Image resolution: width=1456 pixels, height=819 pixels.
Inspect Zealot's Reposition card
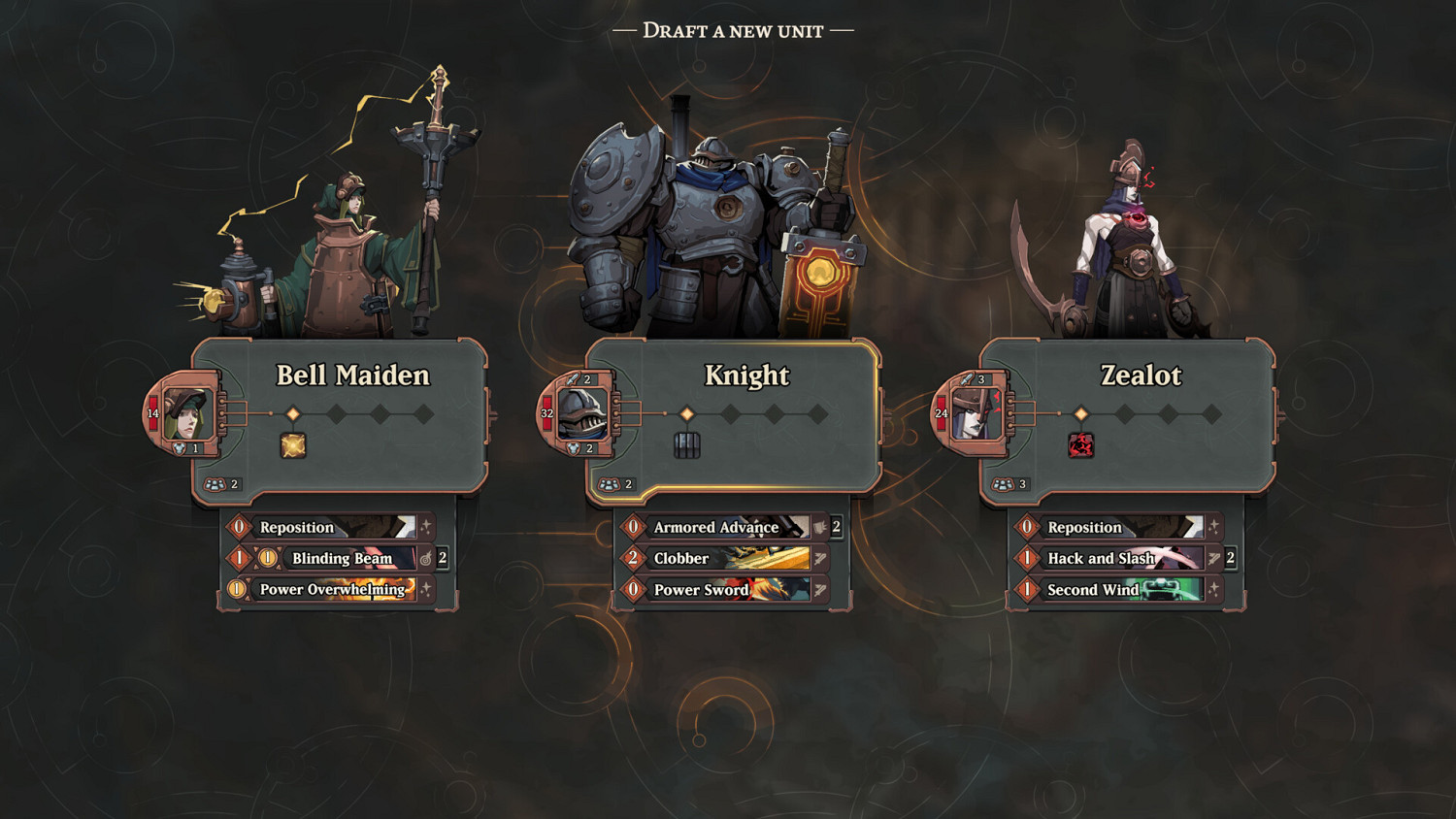coord(1114,527)
